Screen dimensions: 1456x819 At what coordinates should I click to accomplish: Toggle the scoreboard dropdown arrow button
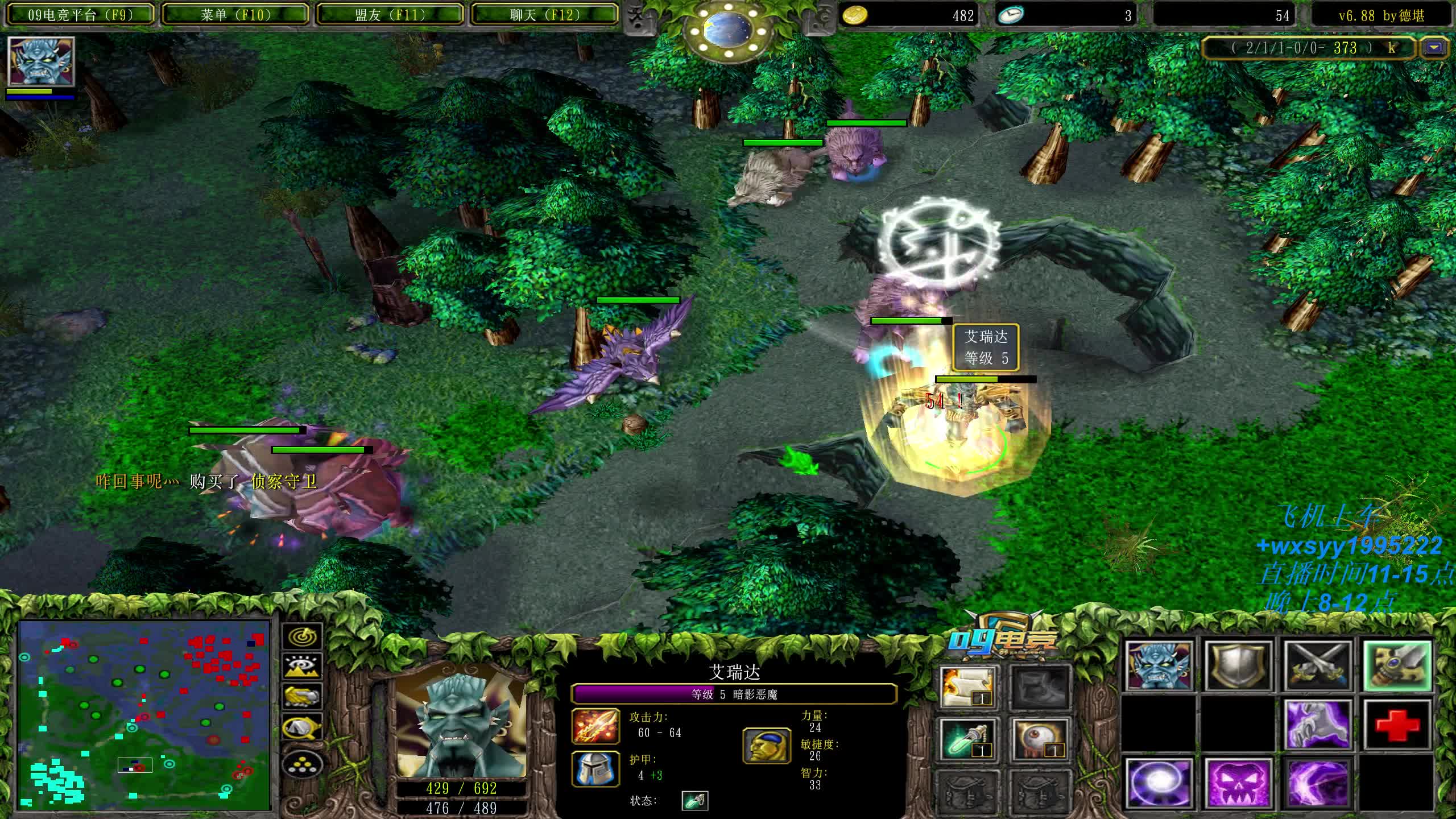[x=1434, y=48]
